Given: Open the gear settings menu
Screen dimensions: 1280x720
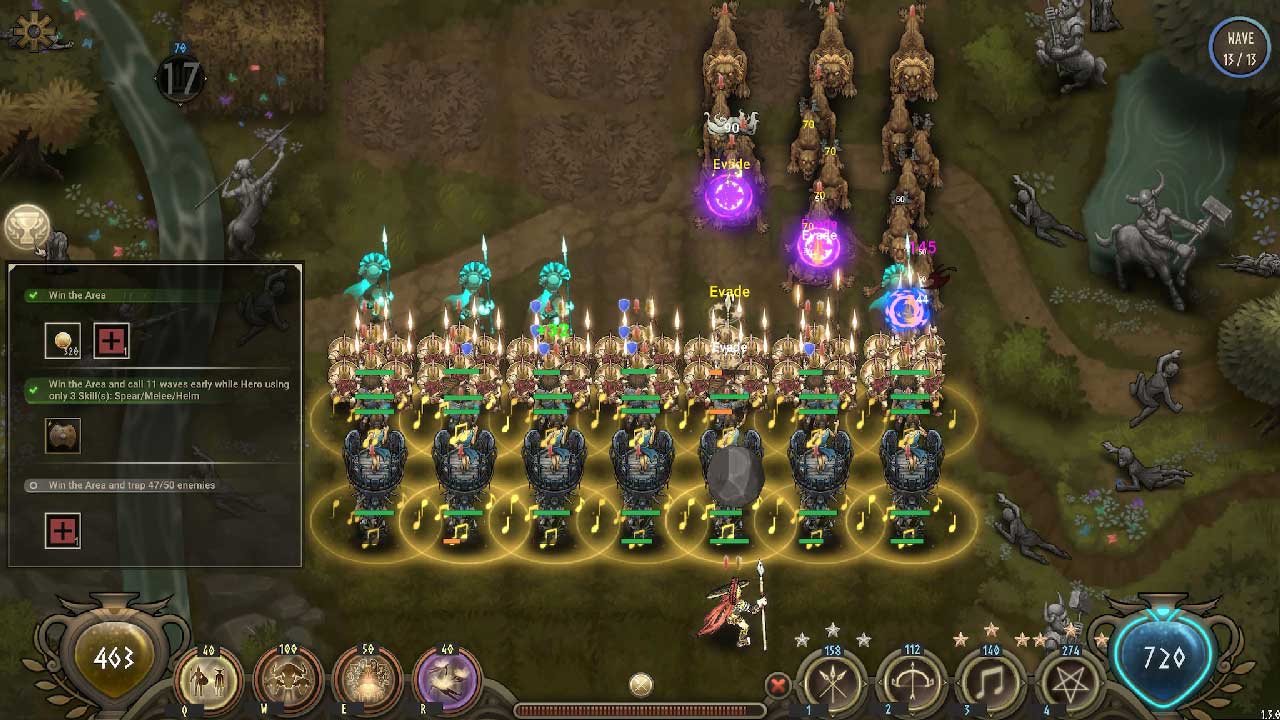Looking at the screenshot, I should click(x=35, y=31).
